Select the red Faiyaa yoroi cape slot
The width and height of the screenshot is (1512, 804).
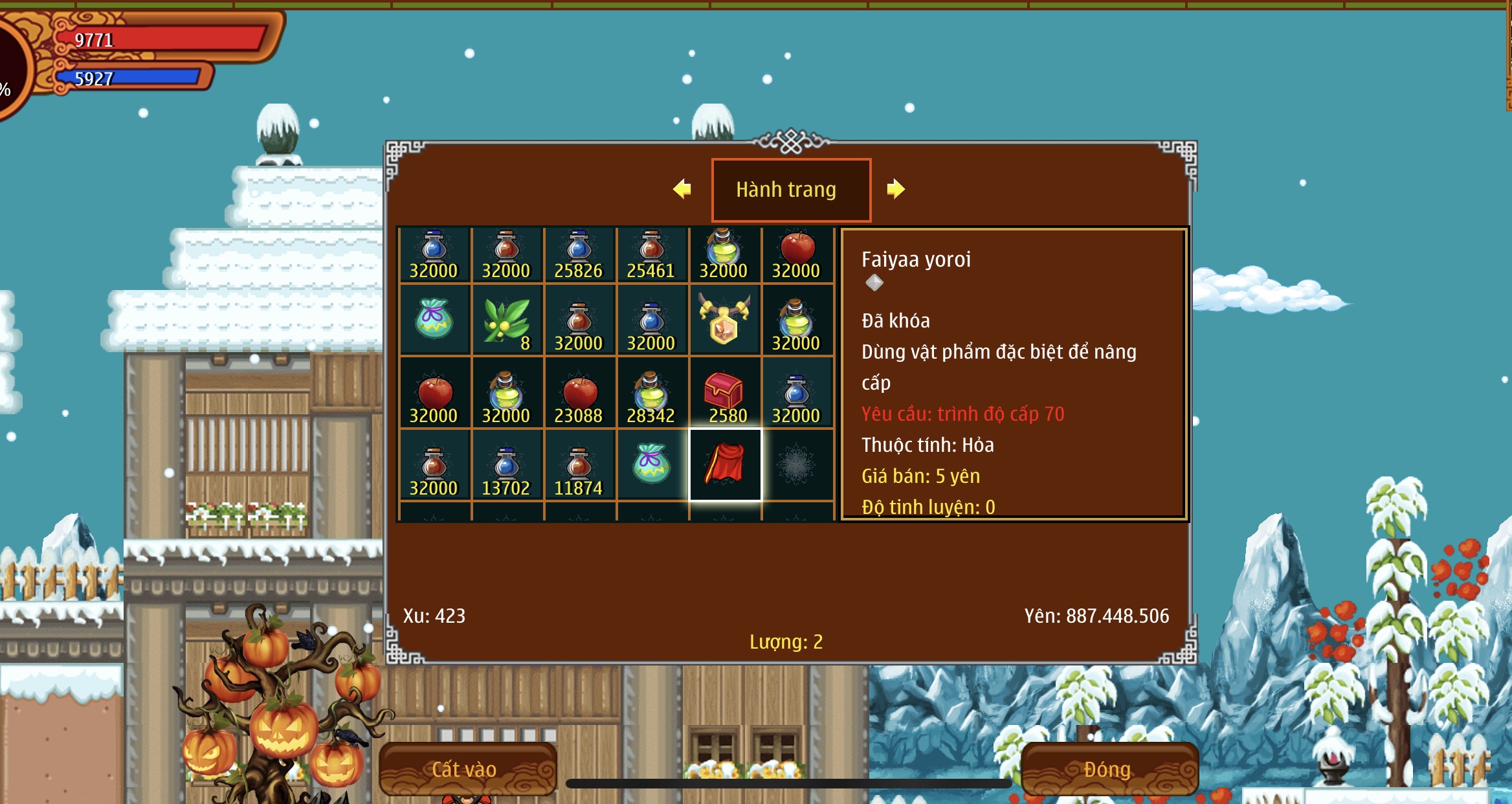tap(725, 465)
